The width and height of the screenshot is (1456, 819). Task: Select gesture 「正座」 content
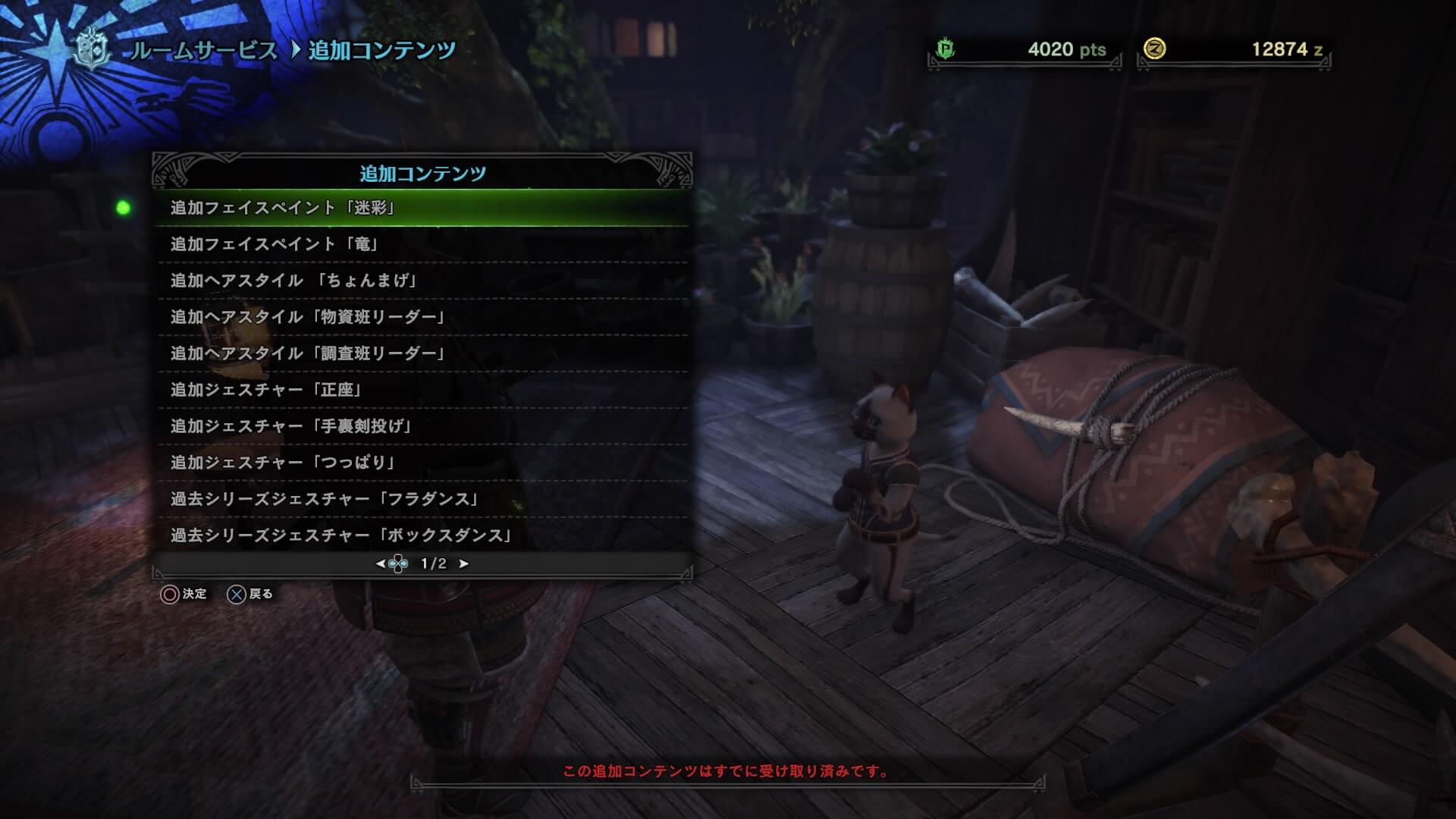[x=422, y=390]
